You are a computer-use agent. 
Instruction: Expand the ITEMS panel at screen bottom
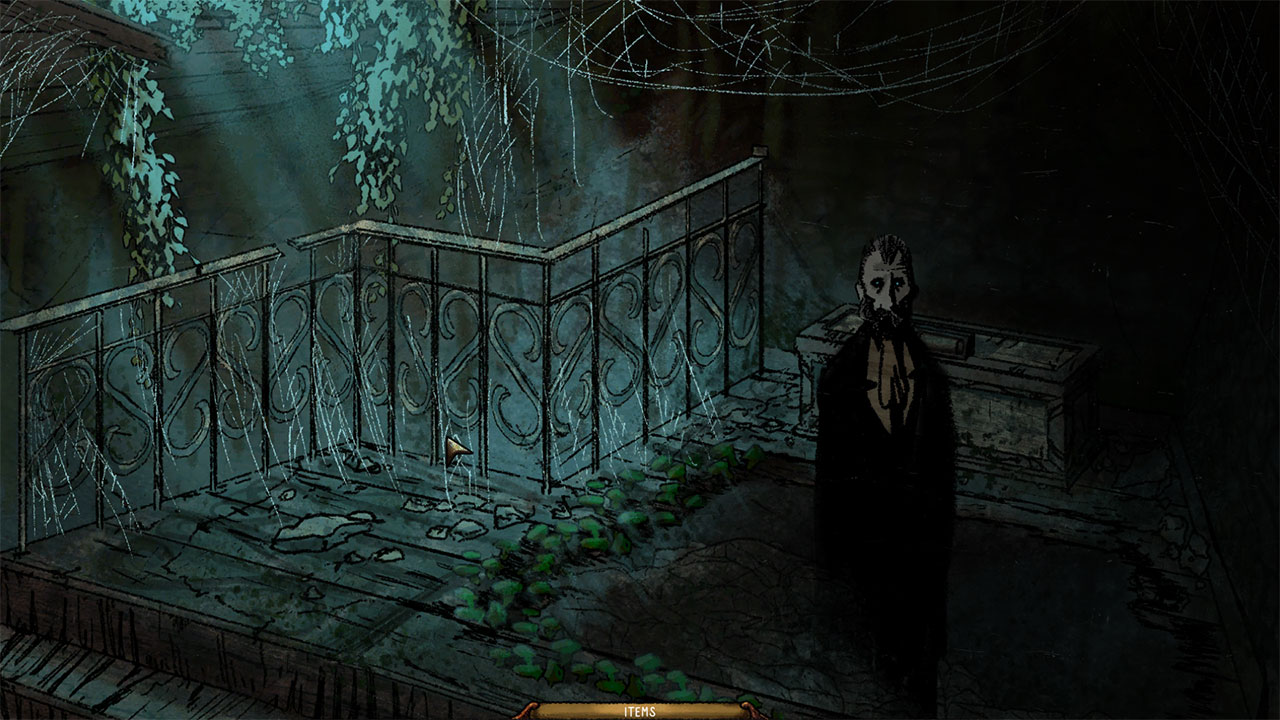(x=640, y=712)
